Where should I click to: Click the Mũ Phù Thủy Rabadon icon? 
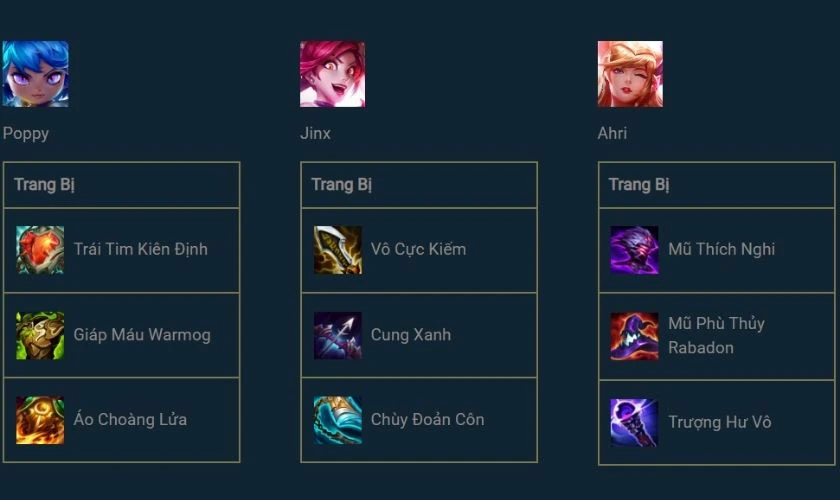[635, 336]
